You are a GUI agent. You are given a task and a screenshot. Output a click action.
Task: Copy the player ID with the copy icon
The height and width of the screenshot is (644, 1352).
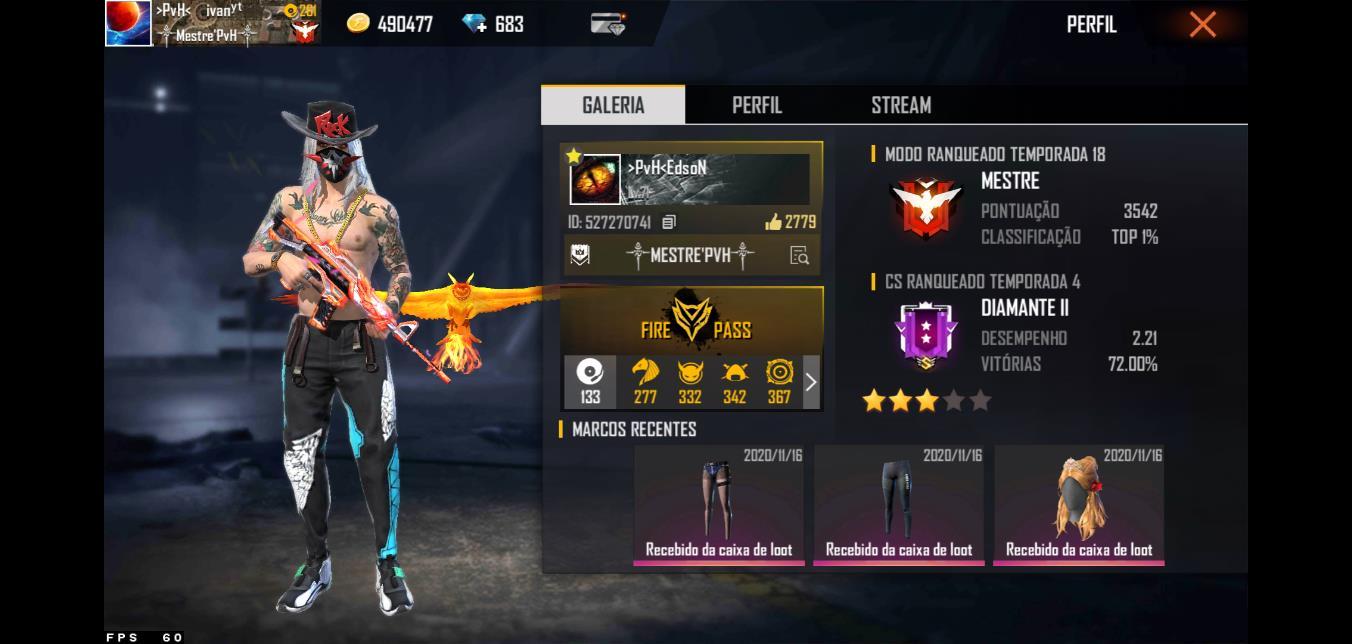669,222
